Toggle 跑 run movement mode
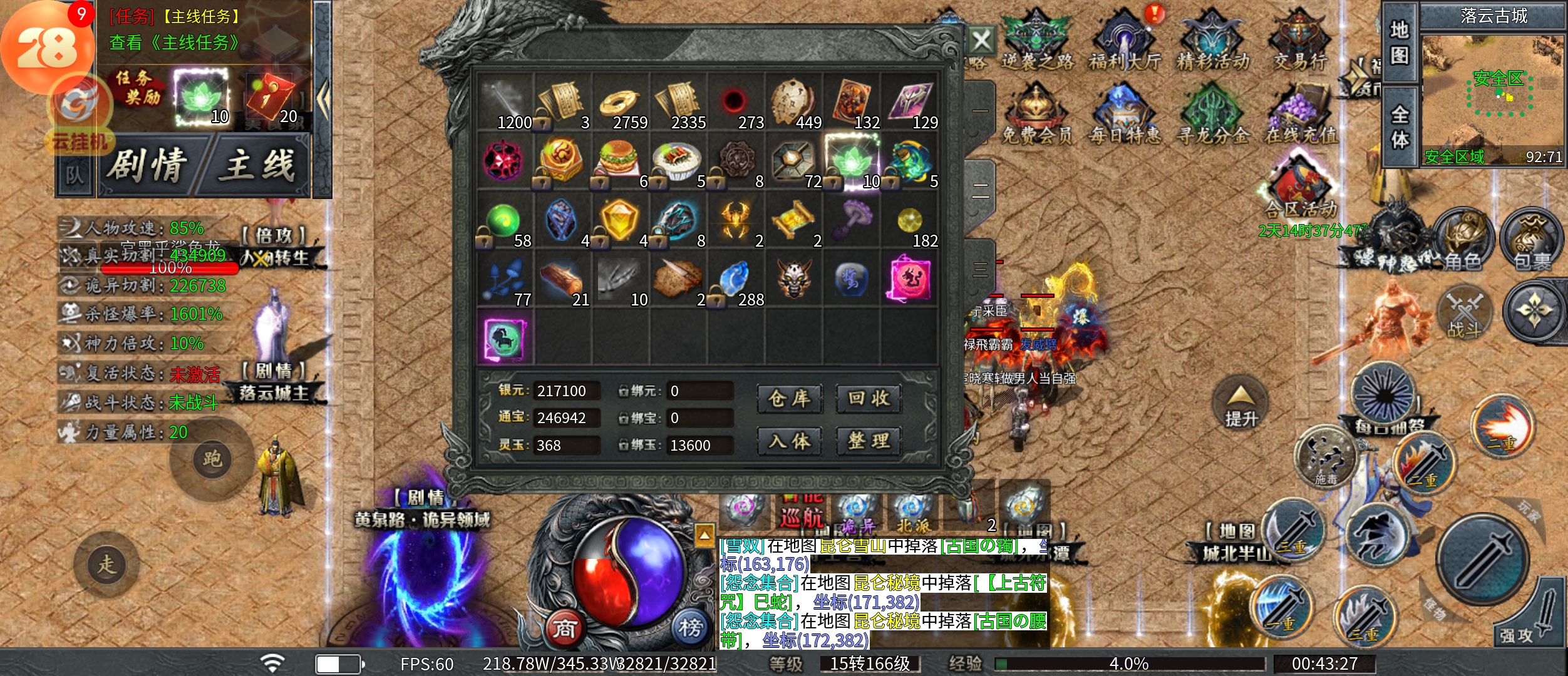Image resolution: width=1568 pixels, height=676 pixels. (x=212, y=459)
